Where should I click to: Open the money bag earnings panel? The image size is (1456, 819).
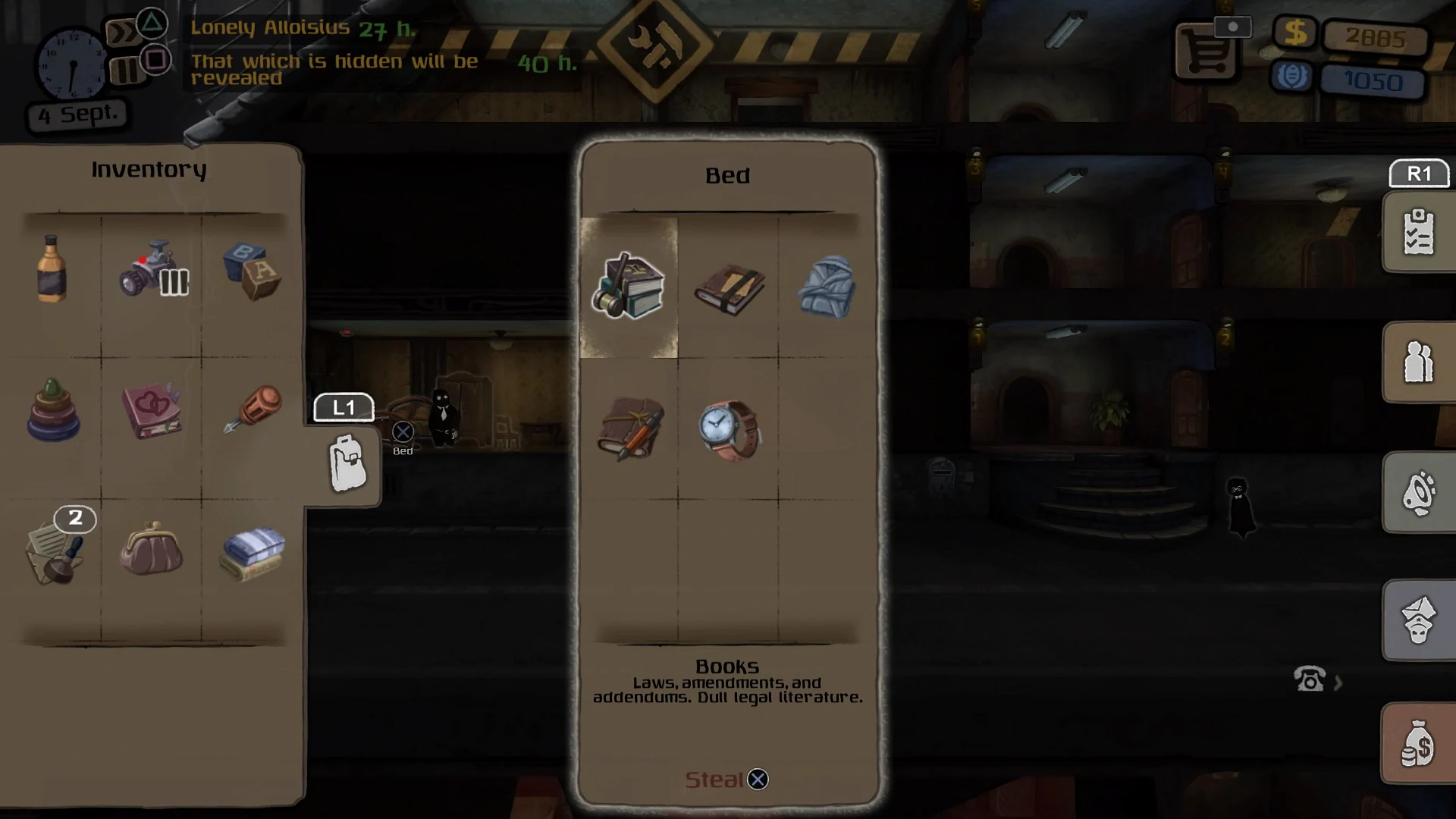[x=1419, y=743]
